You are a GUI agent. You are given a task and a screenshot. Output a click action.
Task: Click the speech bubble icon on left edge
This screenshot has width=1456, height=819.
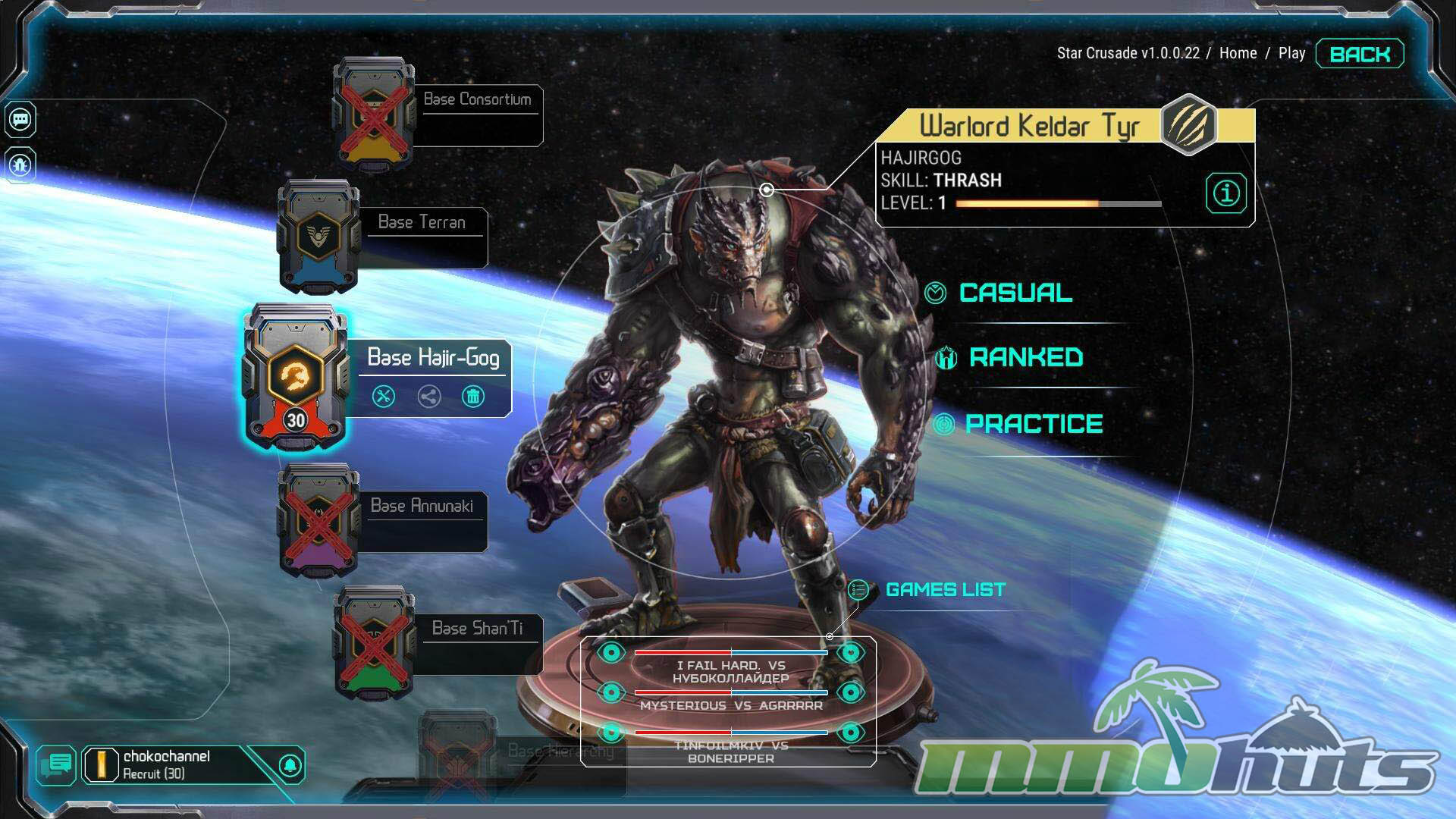tap(20, 119)
